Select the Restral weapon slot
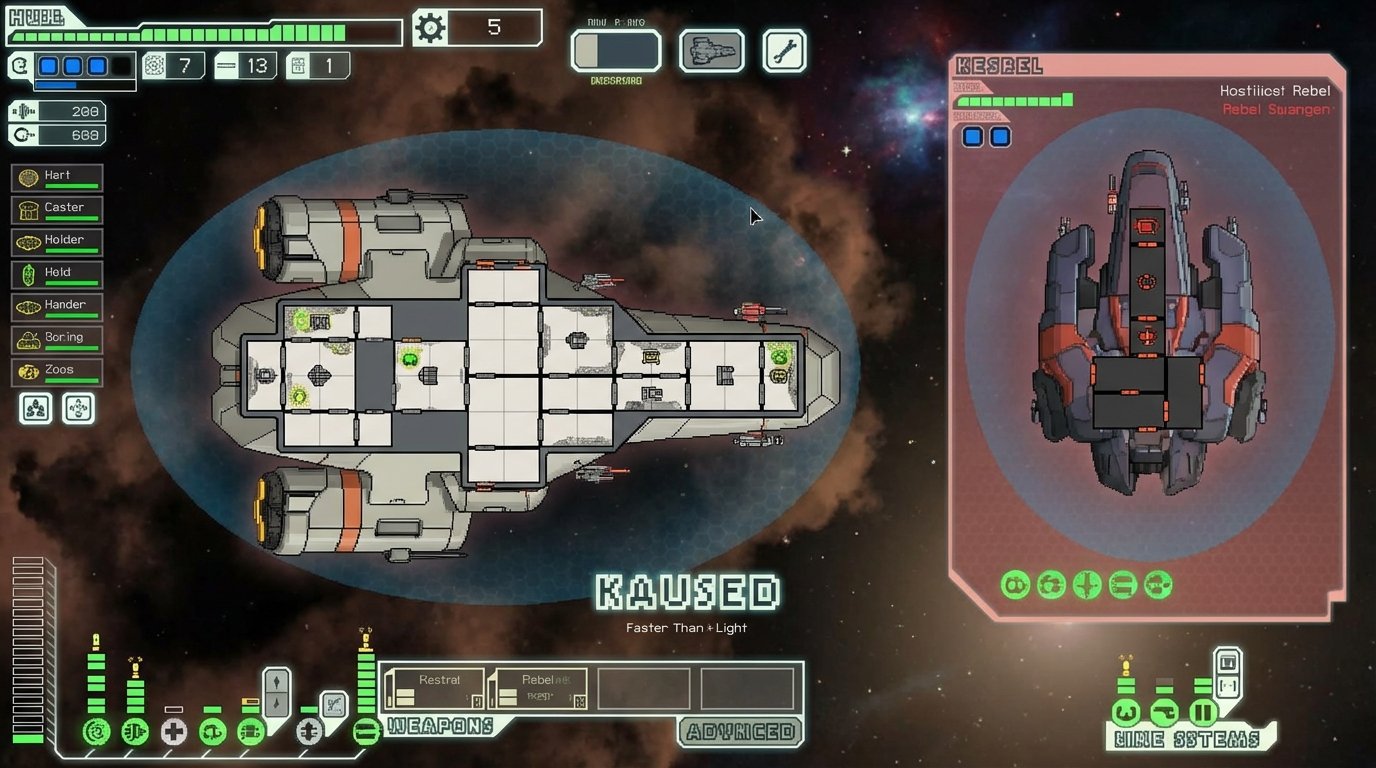1376x768 pixels. click(x=435, y=689)
